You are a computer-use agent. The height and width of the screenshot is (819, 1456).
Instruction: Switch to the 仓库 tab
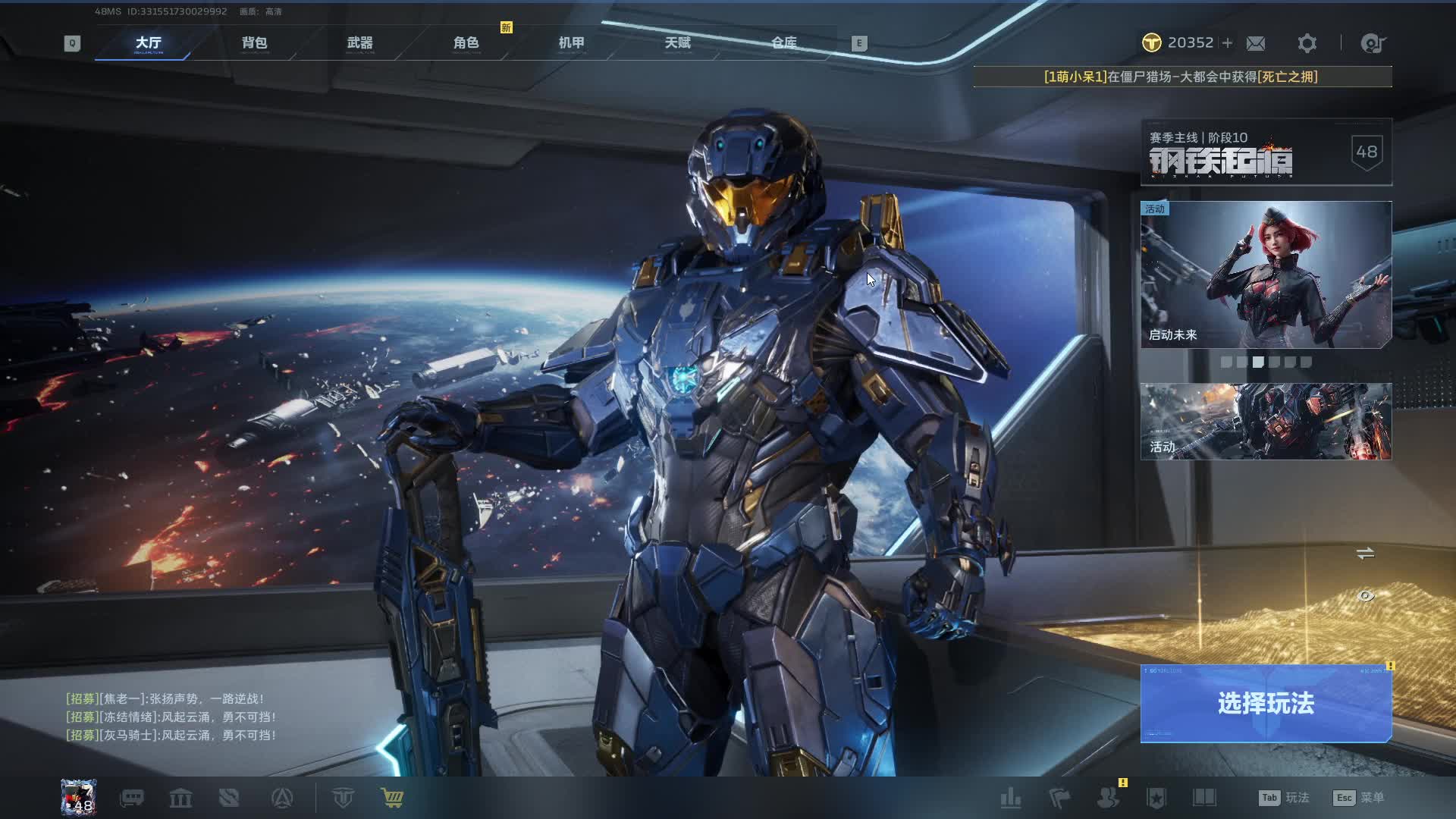click(783, 43)
